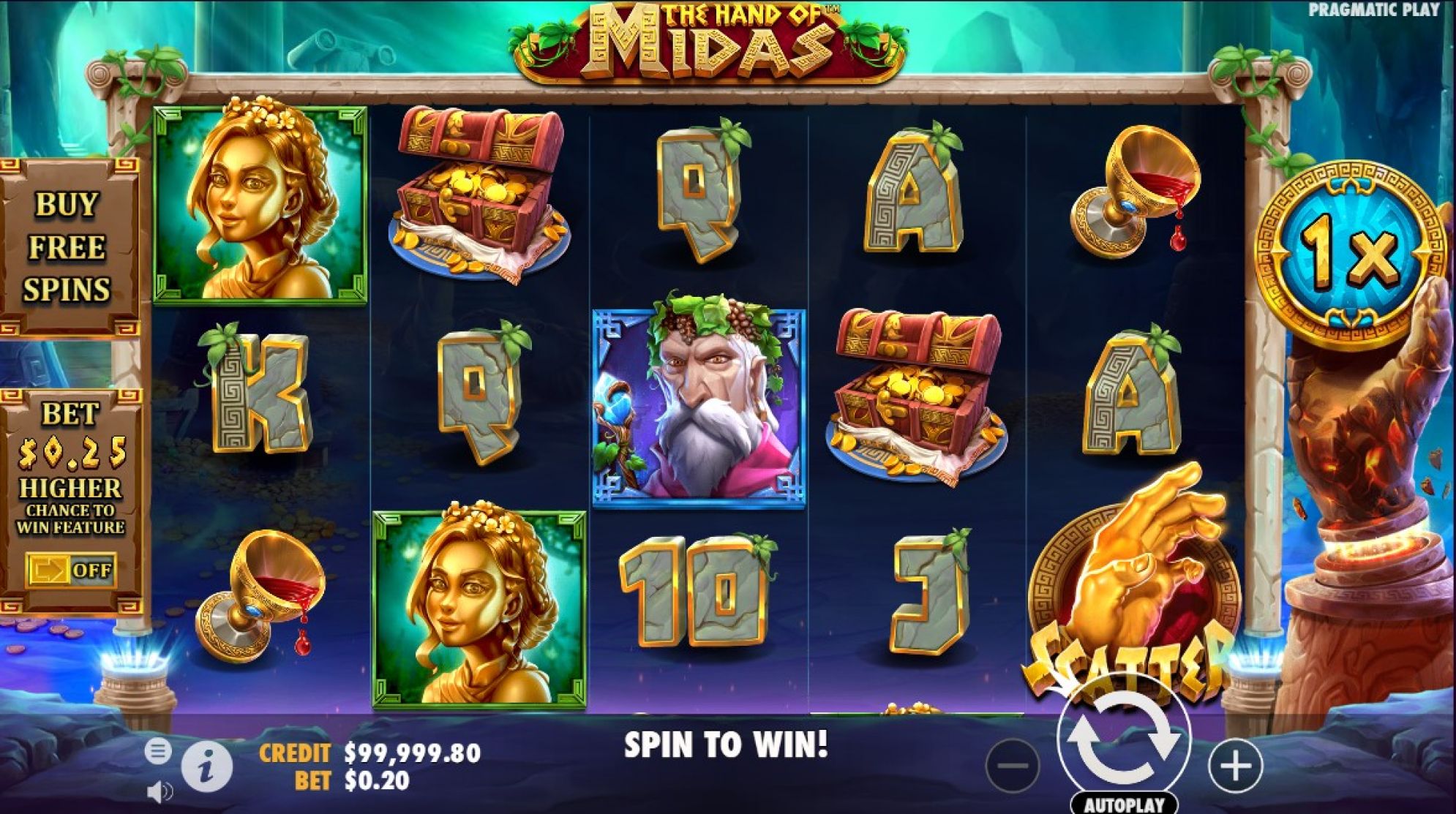
Task: Open the Buy Free Spins panel
Action: coord(67,246)
